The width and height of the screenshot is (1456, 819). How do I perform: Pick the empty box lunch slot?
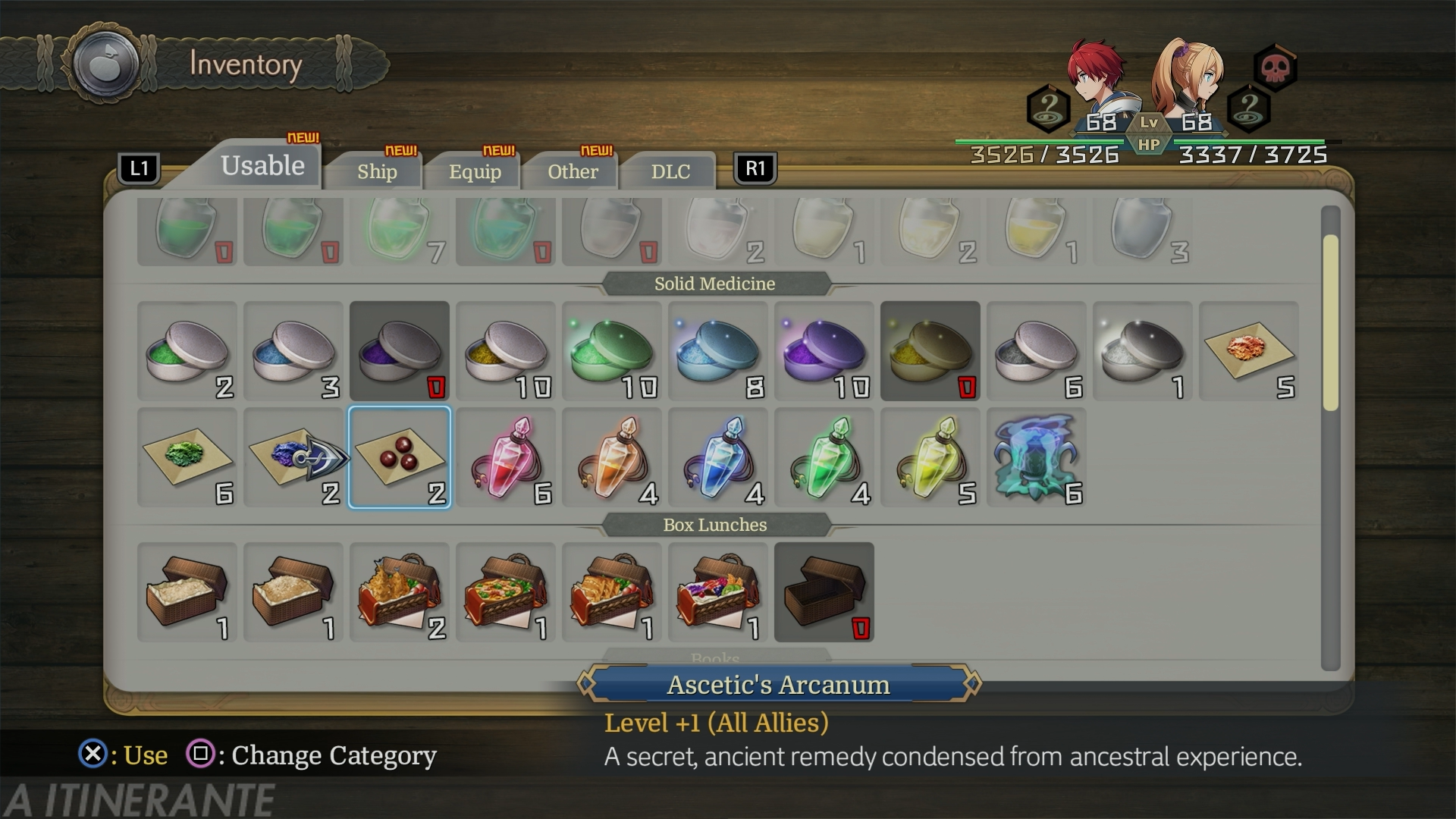point(824,592)
